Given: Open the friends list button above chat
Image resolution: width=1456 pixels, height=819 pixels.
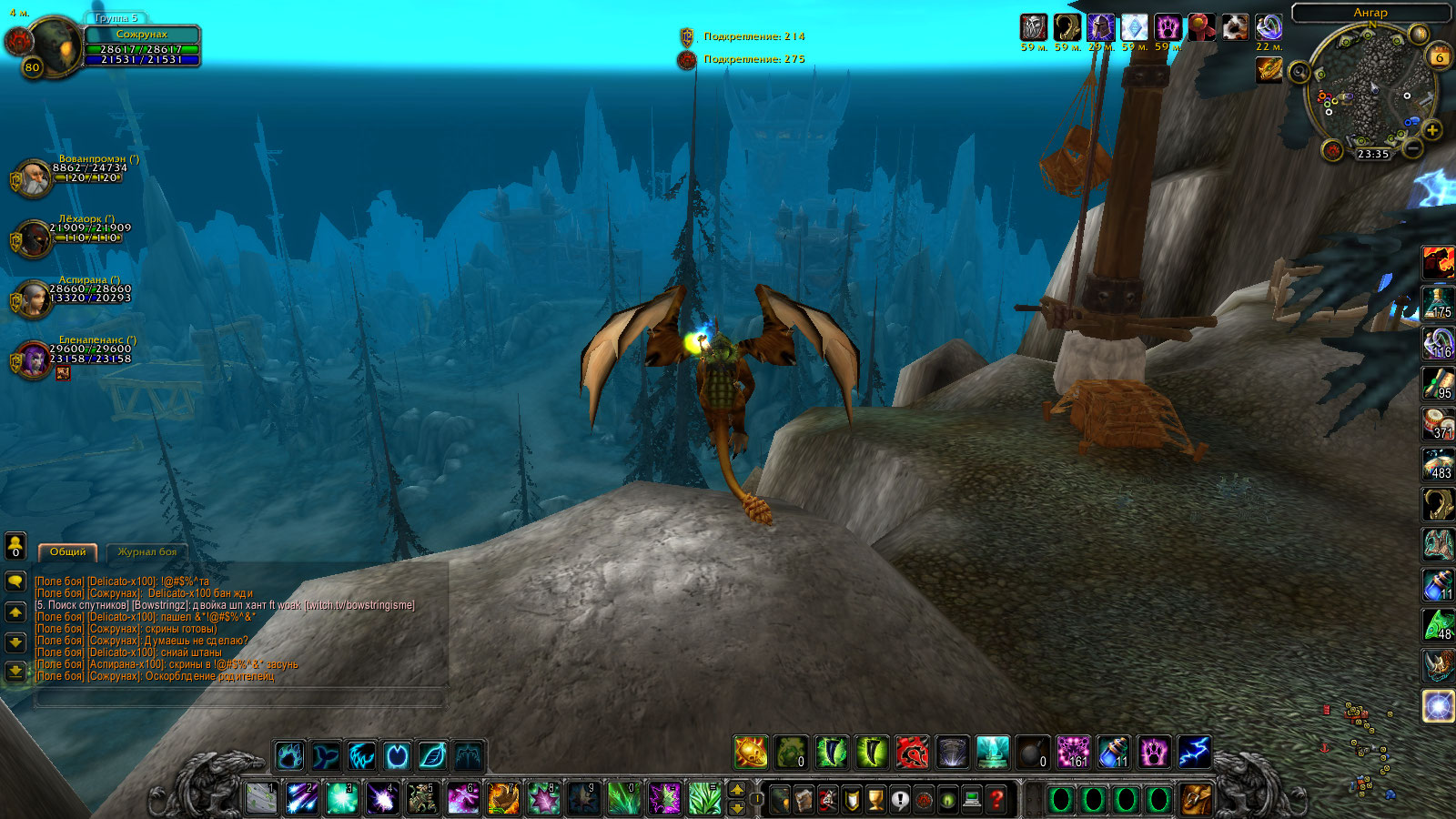Looking at the screenshot, I should click(x=15, y=545).
